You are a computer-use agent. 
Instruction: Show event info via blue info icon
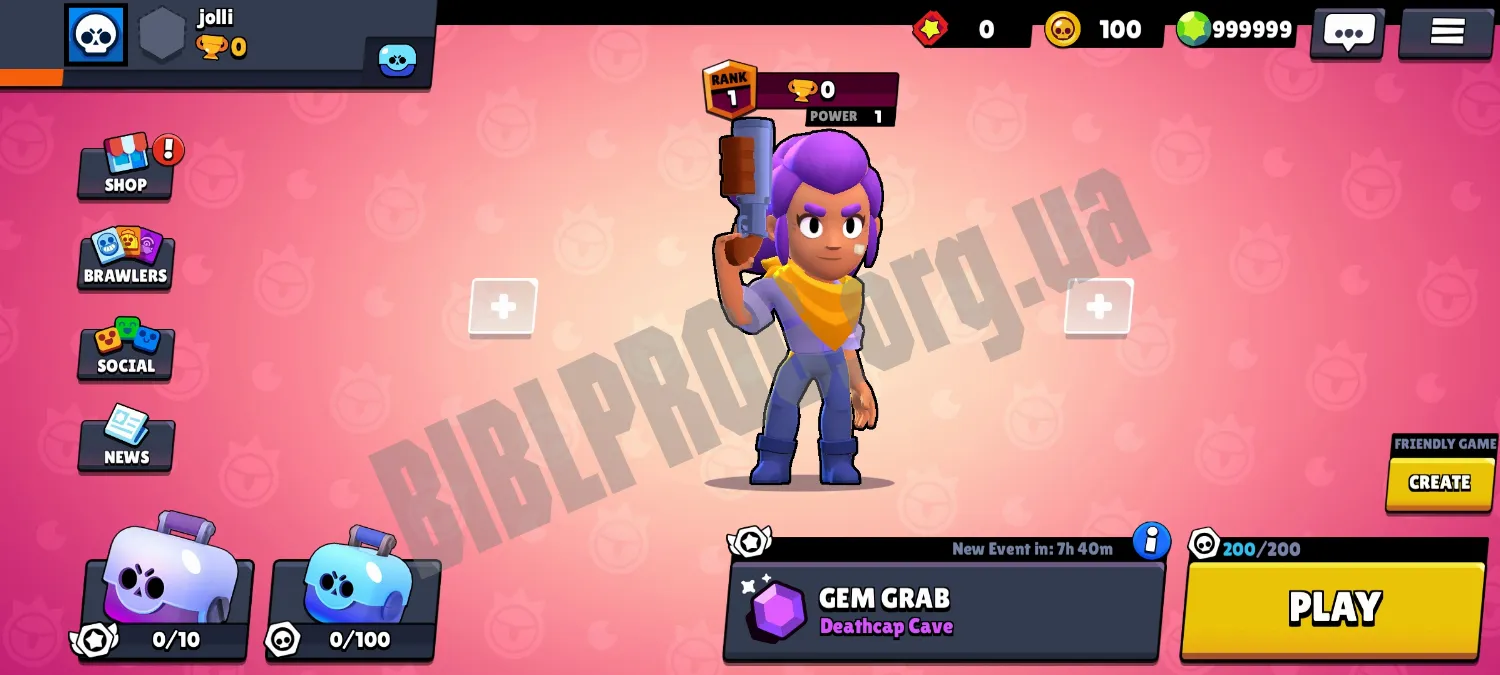point(1151,540)
